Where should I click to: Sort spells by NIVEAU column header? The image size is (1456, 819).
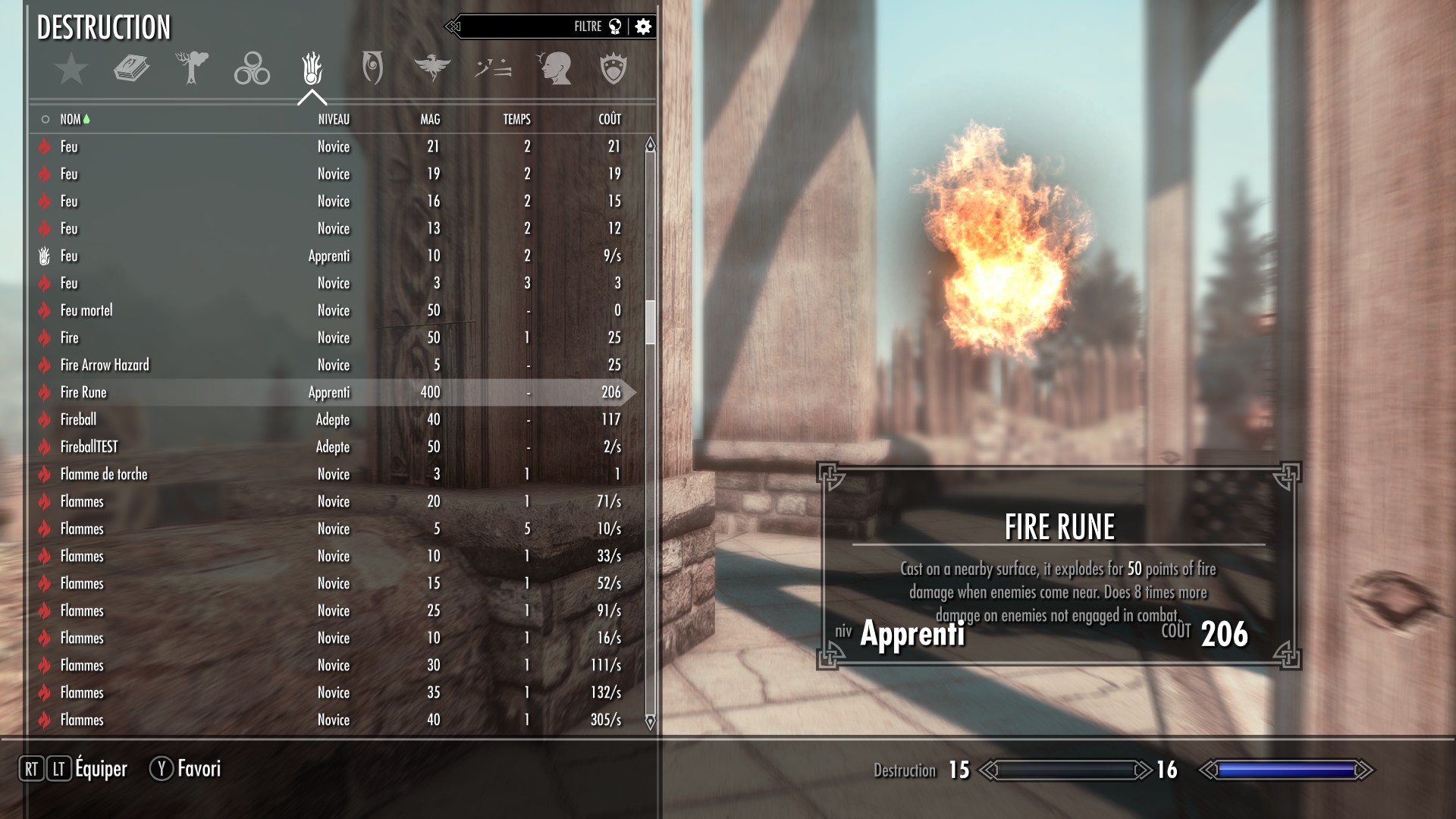(334, 119)
